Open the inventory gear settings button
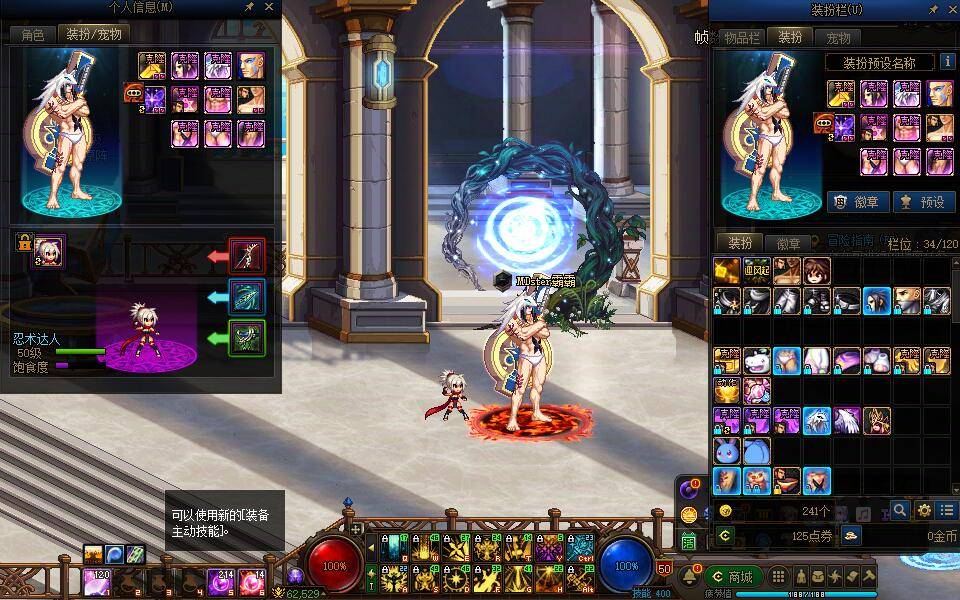Image resolution: width=960 pixels, height=600 pixels. tap(923, 511)
